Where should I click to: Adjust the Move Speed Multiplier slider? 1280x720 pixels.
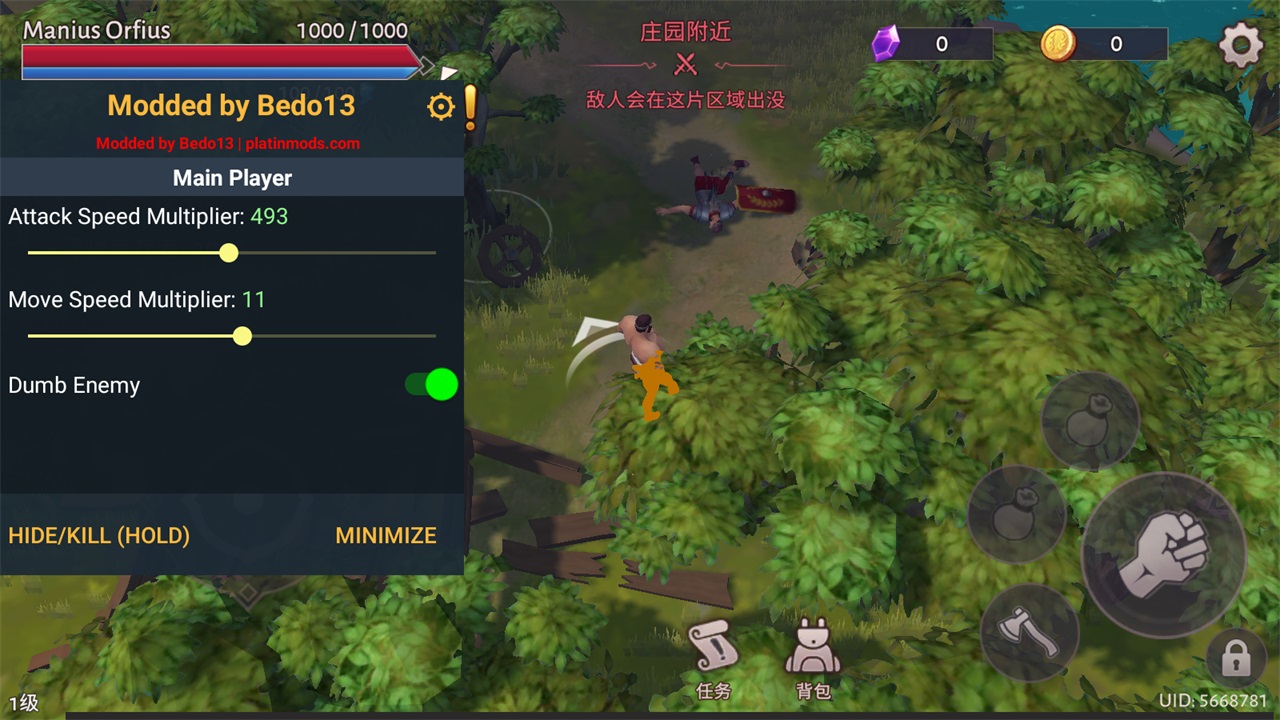[x=242, y=336]
